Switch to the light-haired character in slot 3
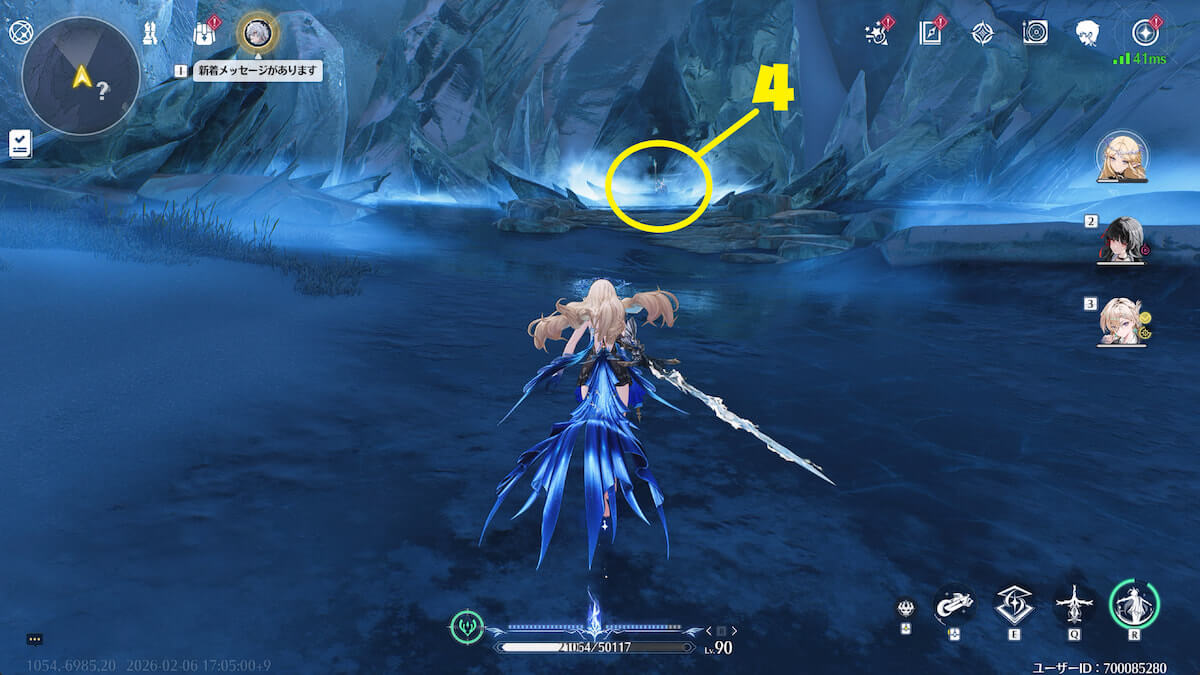This screenshot has height=675, width=1200. pyautogui.click(x=1121, y=320)
